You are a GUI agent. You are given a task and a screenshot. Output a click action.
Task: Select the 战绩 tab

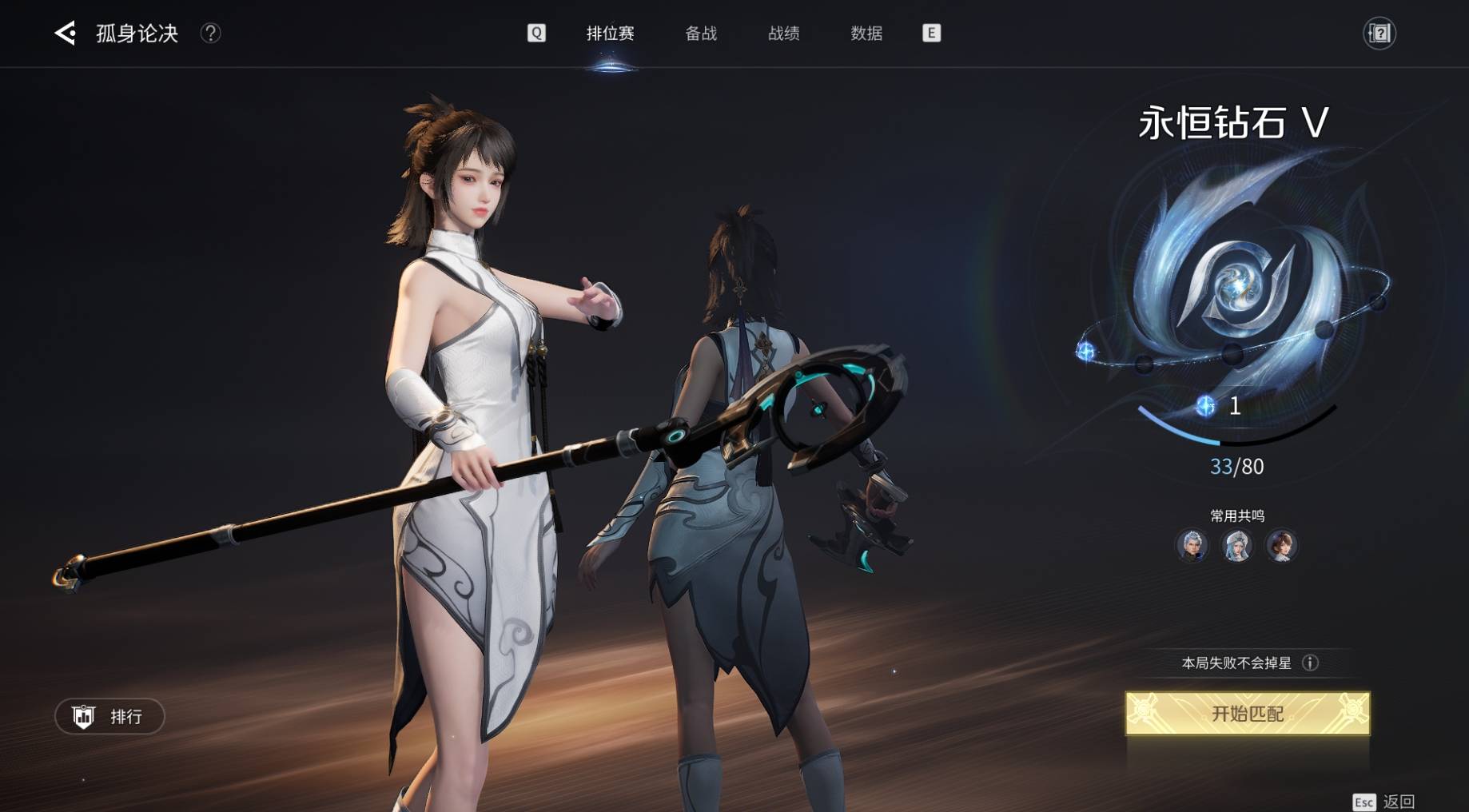[x=783, y=33]
